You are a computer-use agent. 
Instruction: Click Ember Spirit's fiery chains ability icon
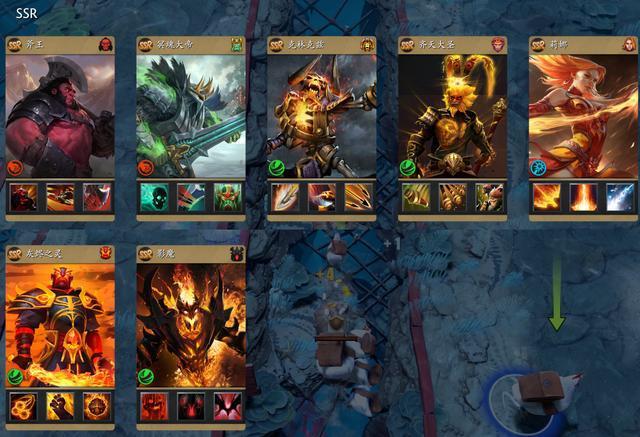click(x=23, y=405)
